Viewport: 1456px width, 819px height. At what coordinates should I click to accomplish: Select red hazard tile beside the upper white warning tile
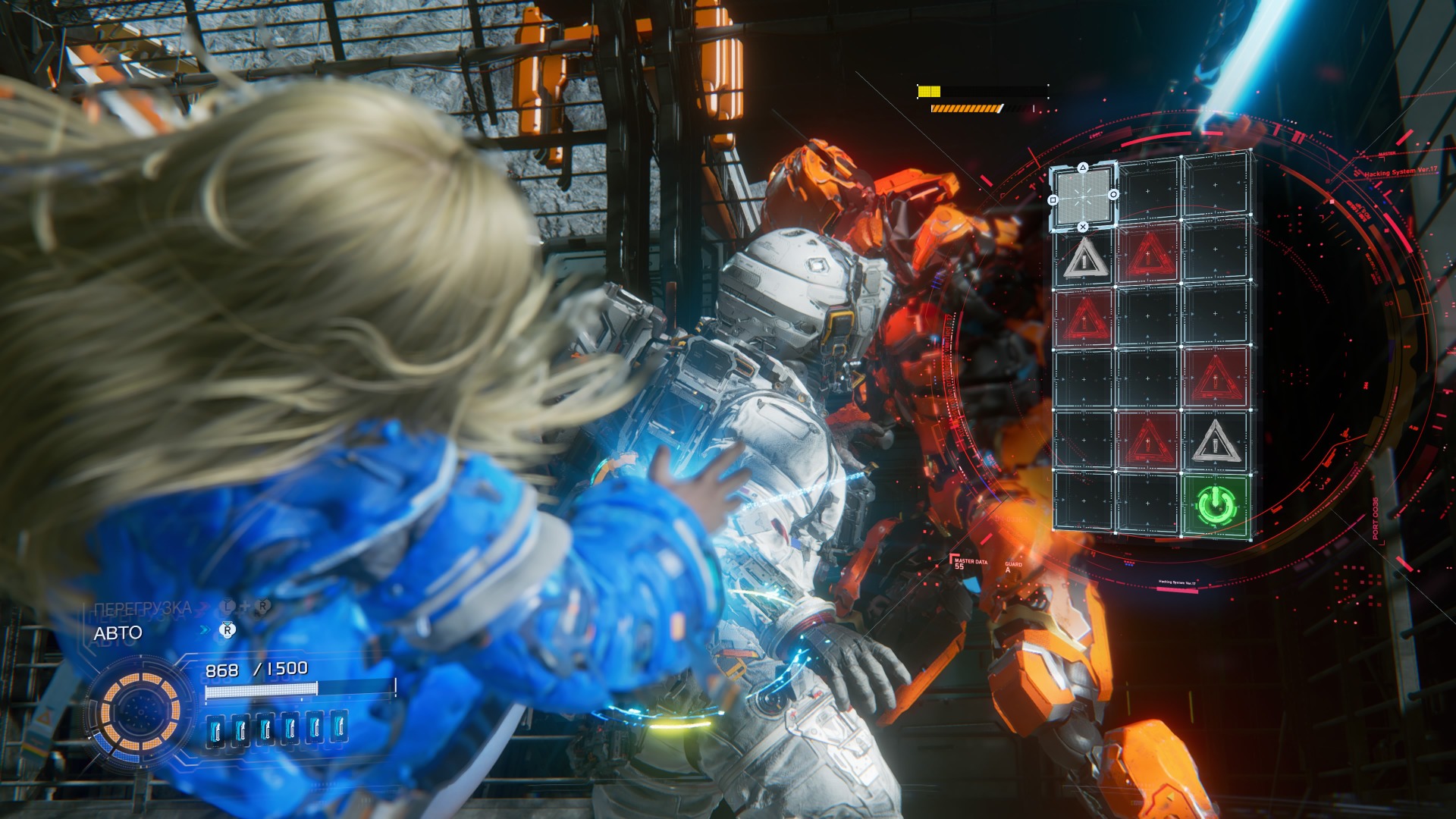tap(1149, 253)
